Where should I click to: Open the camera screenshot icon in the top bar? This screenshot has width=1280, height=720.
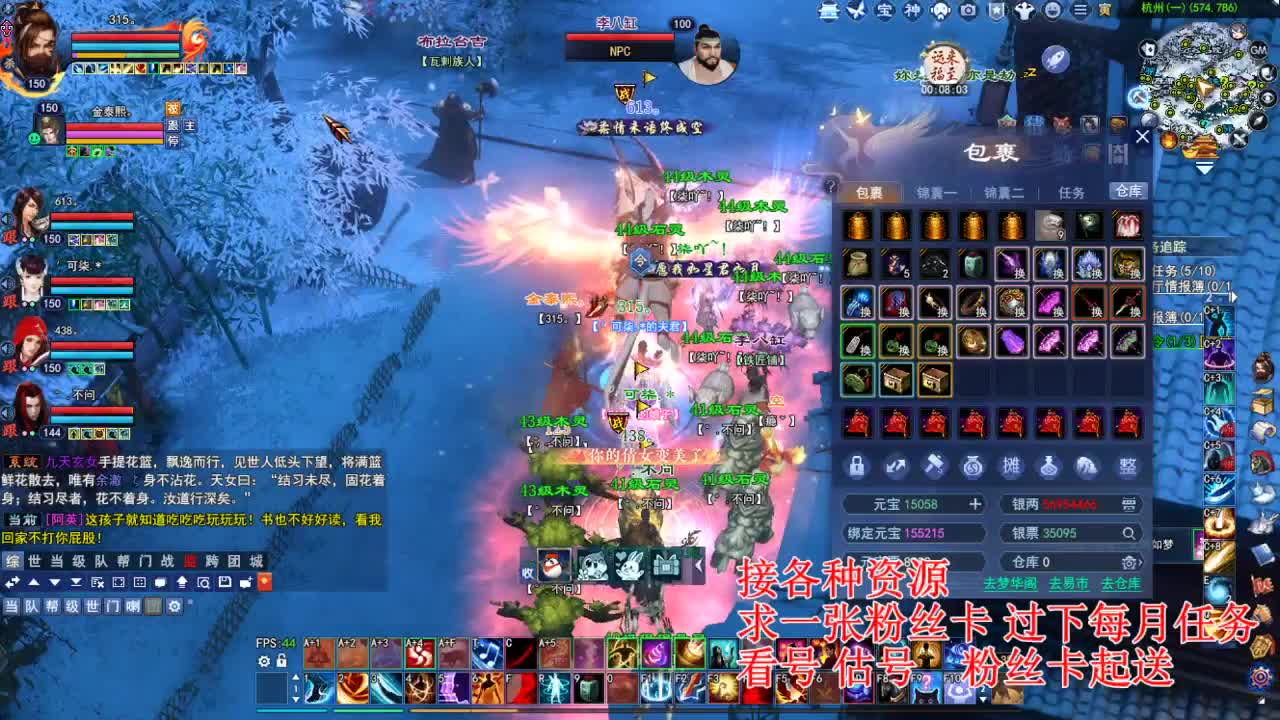pyautogui.click(x=967, y=11)
